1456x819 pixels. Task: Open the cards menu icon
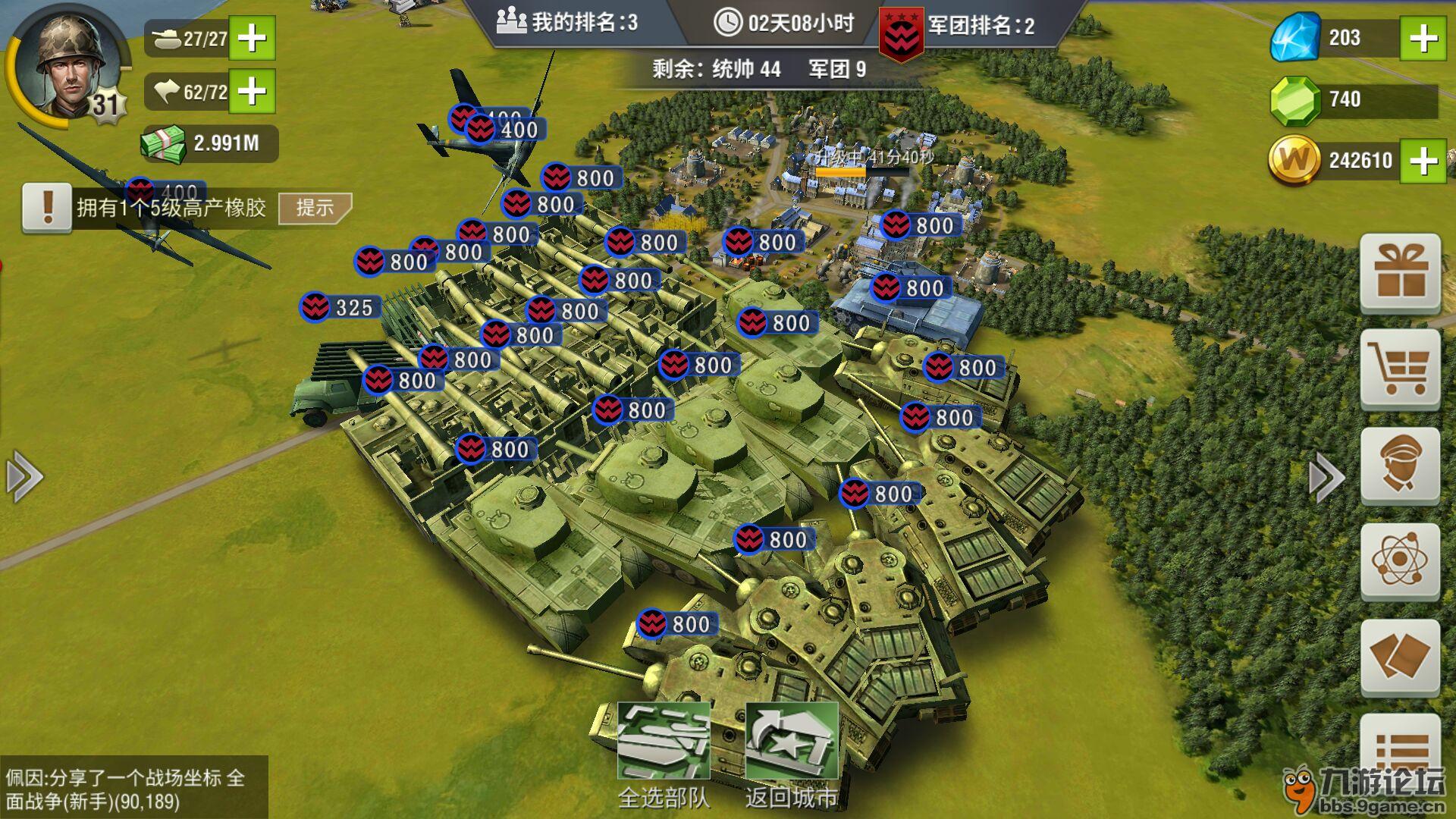pyautogui.click(x=1400, y=657)
